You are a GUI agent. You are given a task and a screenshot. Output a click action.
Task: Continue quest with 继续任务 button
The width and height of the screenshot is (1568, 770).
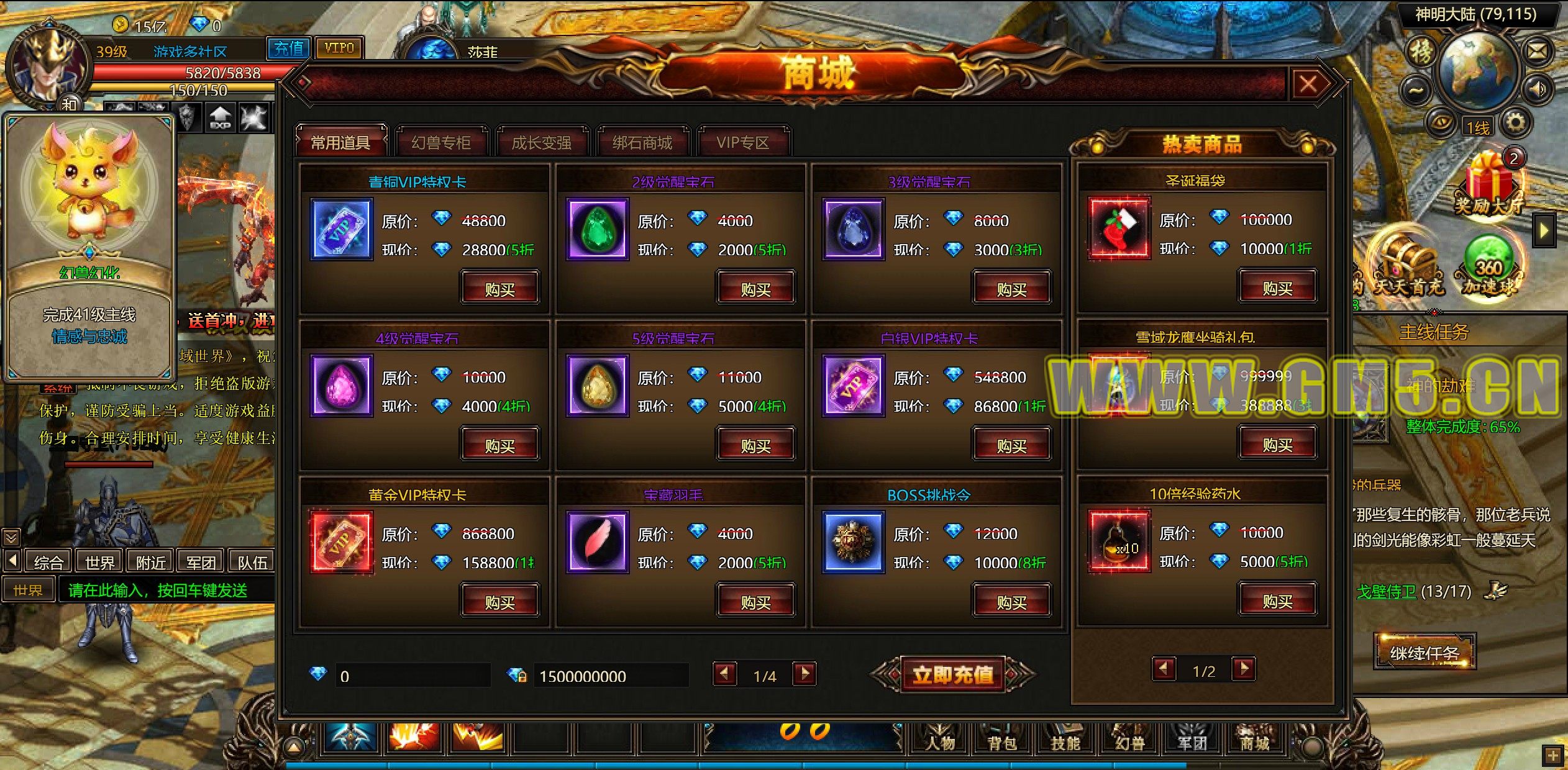pos(1424,653)
